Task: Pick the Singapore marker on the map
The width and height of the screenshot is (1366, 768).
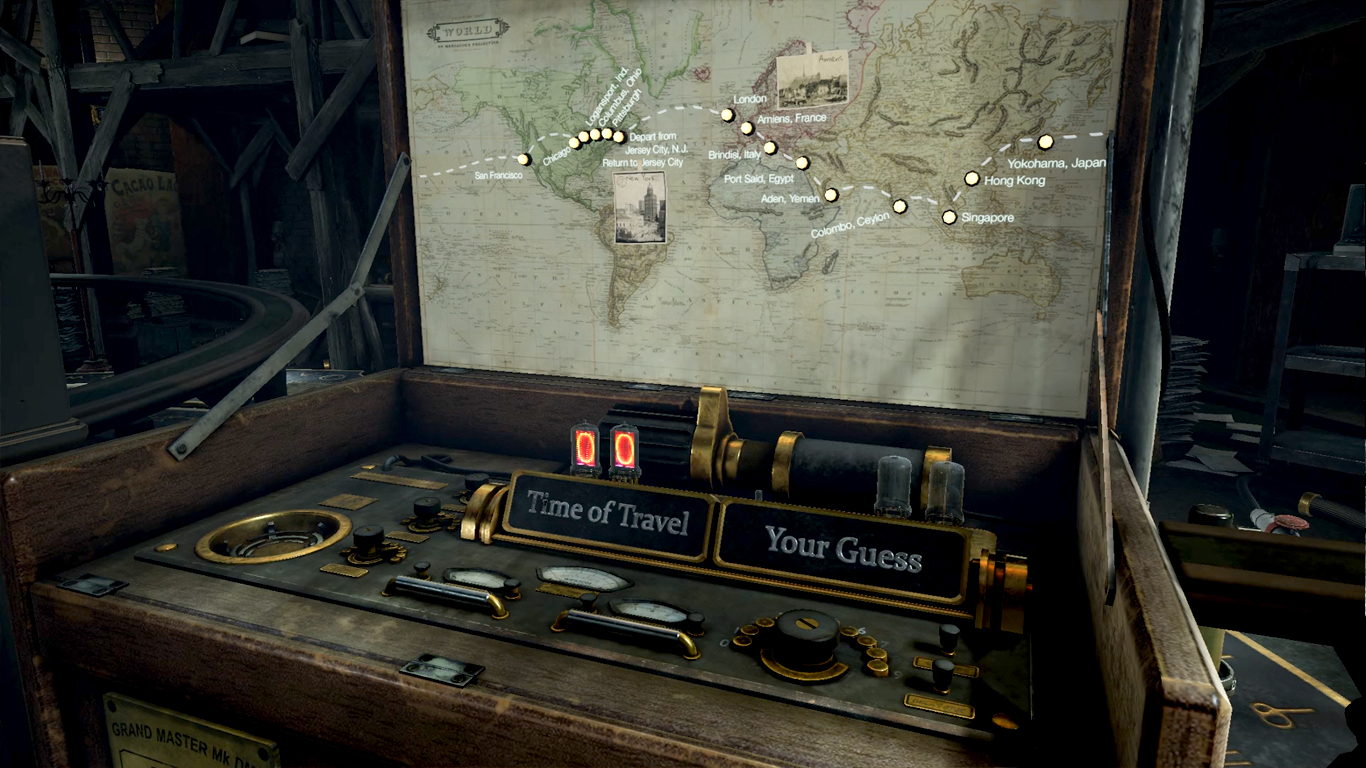Action: pos(949,216)
